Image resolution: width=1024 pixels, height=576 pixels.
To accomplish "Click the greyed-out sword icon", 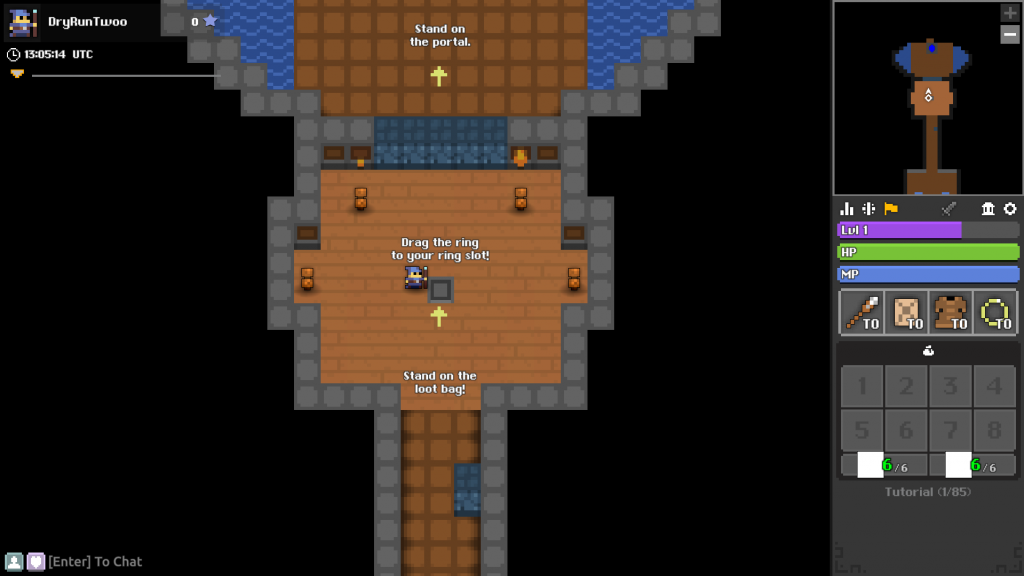I will click(x=949, y=208).
